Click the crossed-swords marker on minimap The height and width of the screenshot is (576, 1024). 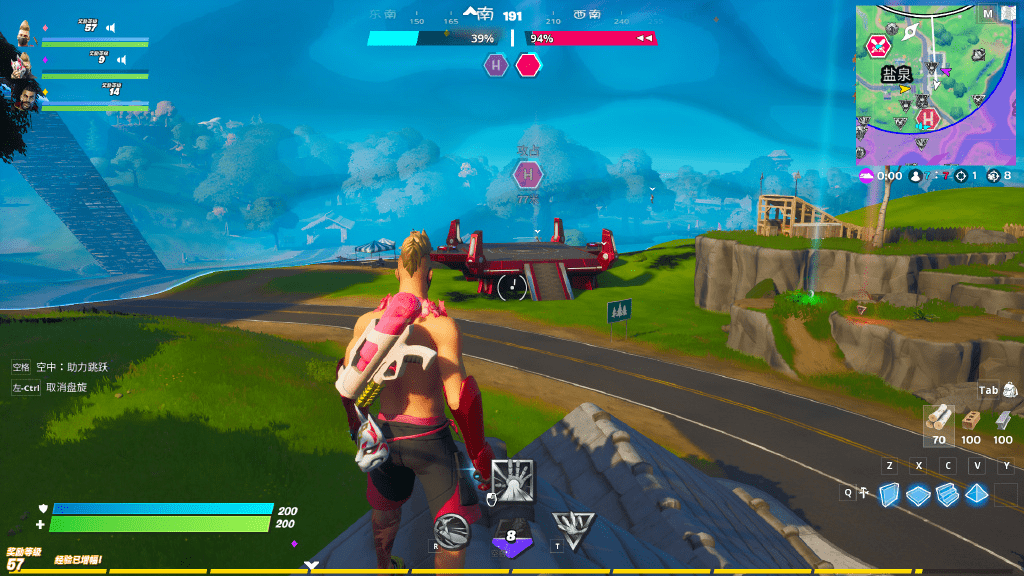point(878,46)
